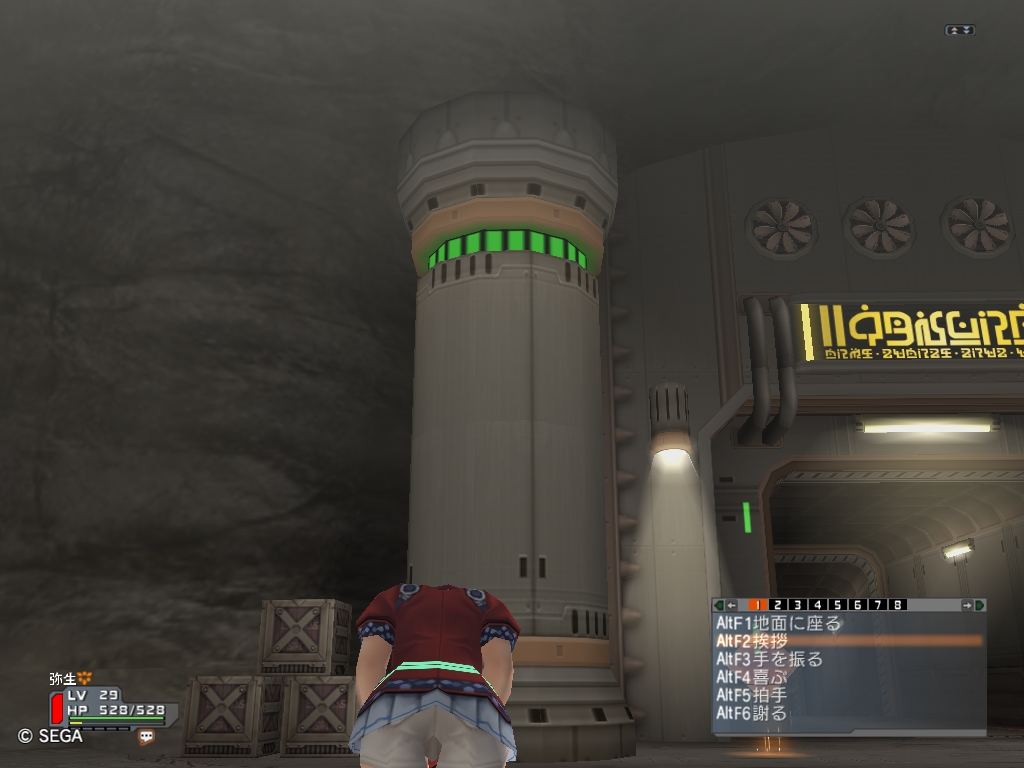The height and width of the screenshot is (768, 1024).
Task: Switch to shortcut page 2 tab
Action: [779, 605]
